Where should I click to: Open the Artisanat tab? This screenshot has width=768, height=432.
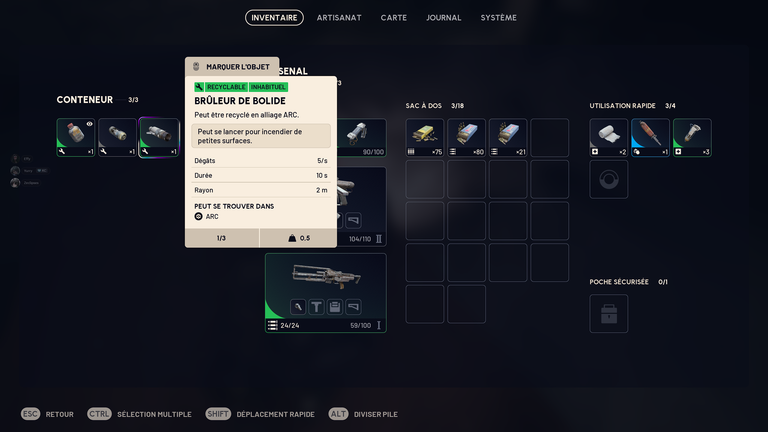pos(339,18)
